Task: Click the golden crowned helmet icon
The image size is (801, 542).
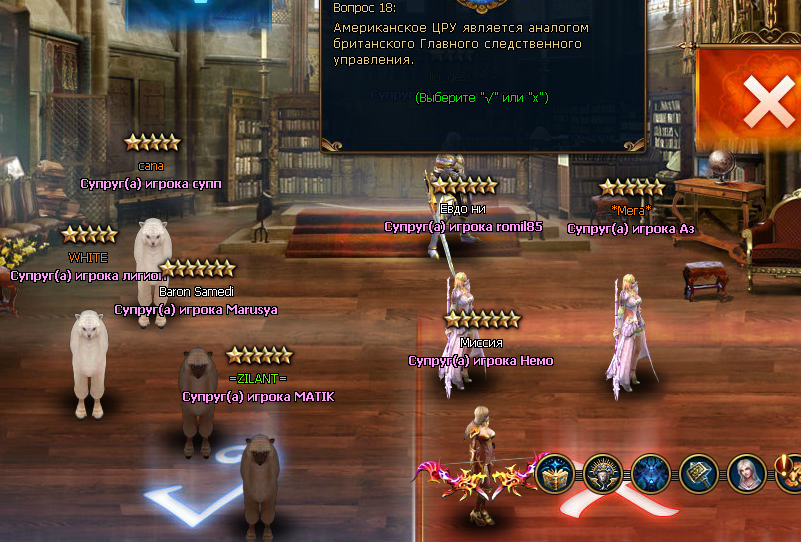Action: pos(603,473)
